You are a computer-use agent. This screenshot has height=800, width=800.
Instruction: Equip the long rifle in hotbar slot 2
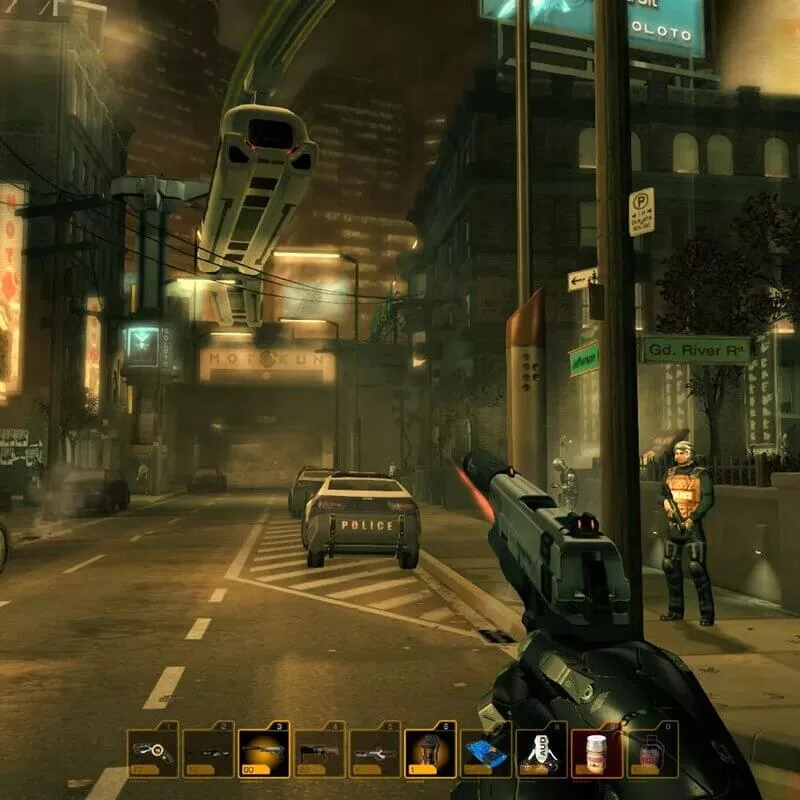click(x=208, y=750)
